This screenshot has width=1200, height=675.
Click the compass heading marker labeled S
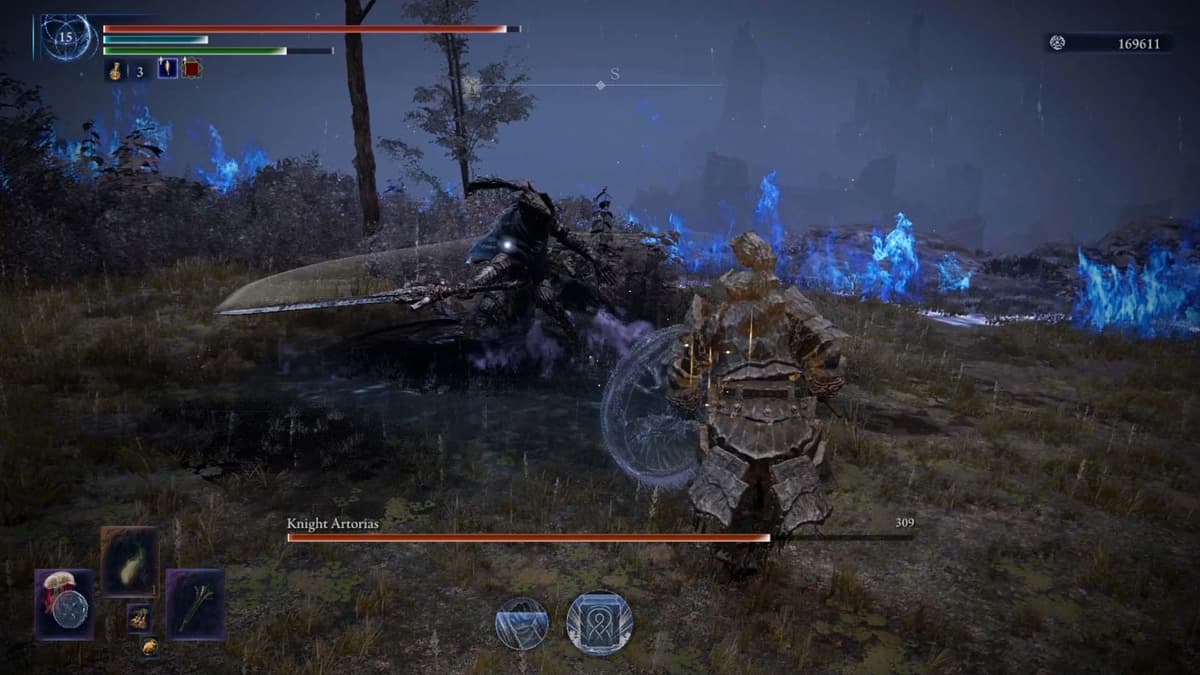pos(614,74)
